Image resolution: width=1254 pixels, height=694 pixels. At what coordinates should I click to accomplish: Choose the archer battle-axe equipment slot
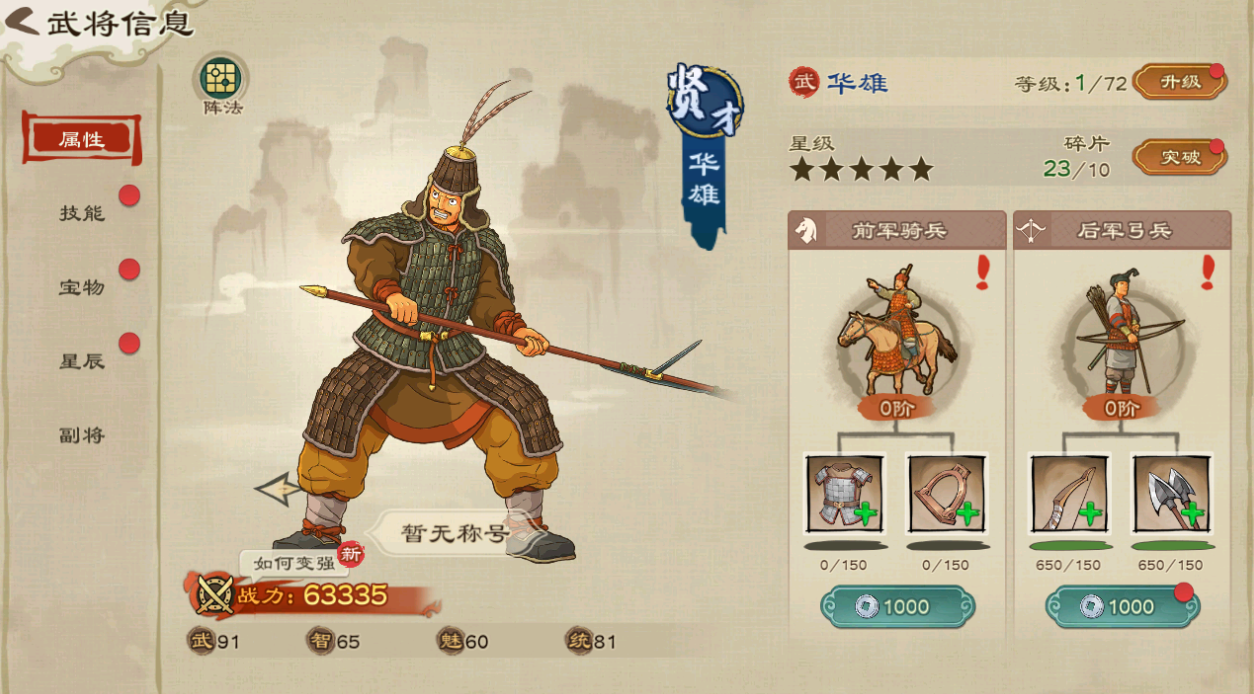coord(1171,493)
